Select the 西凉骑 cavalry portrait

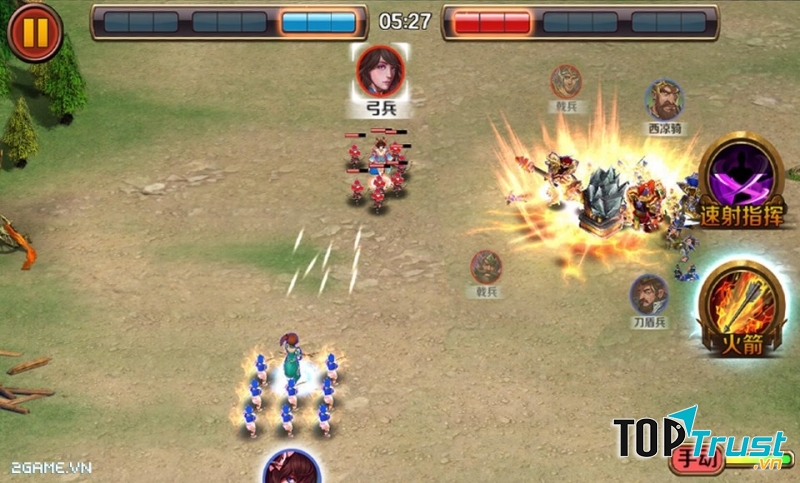[x=663, y=101]
